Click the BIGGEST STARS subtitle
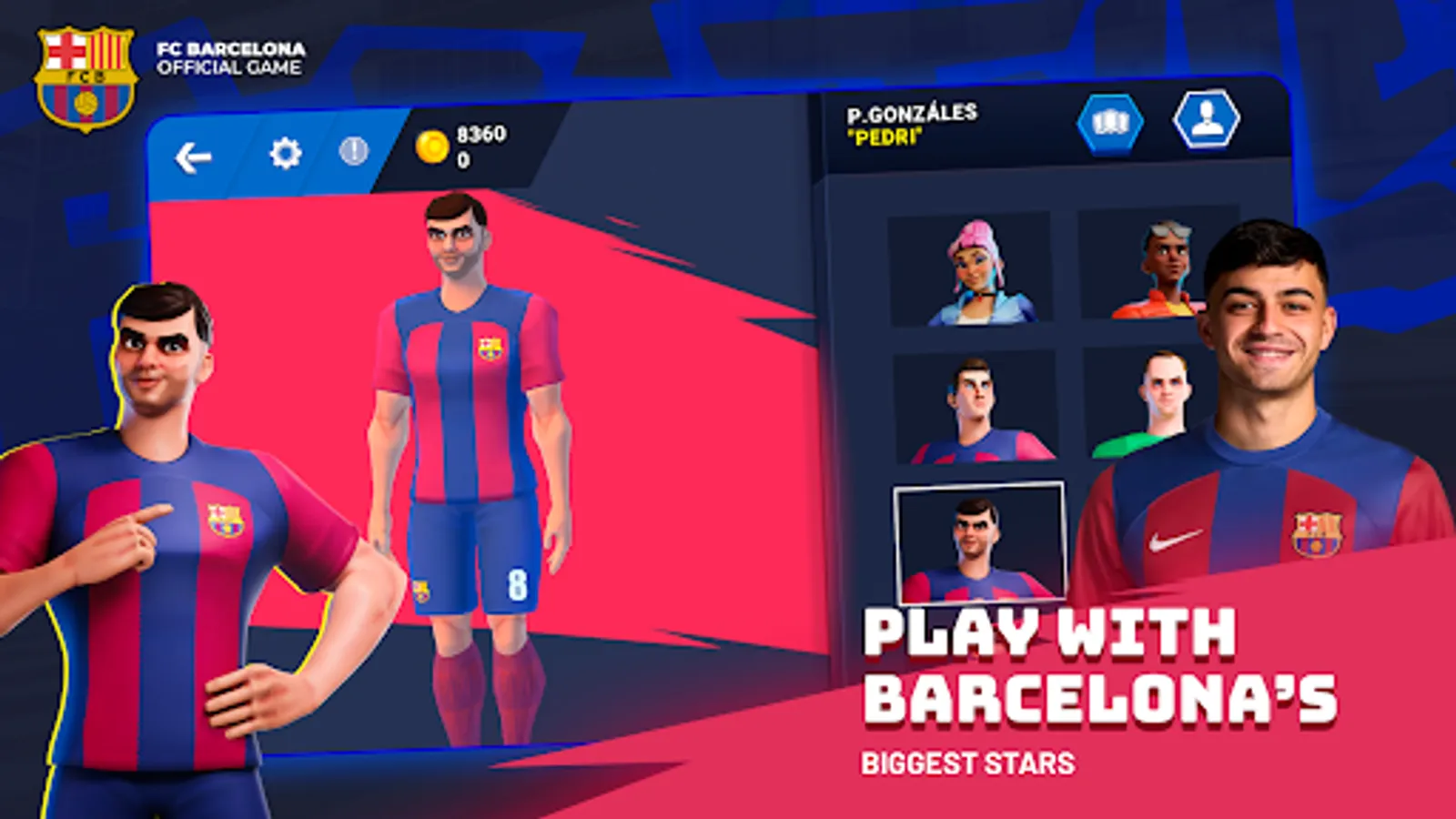 969,764
